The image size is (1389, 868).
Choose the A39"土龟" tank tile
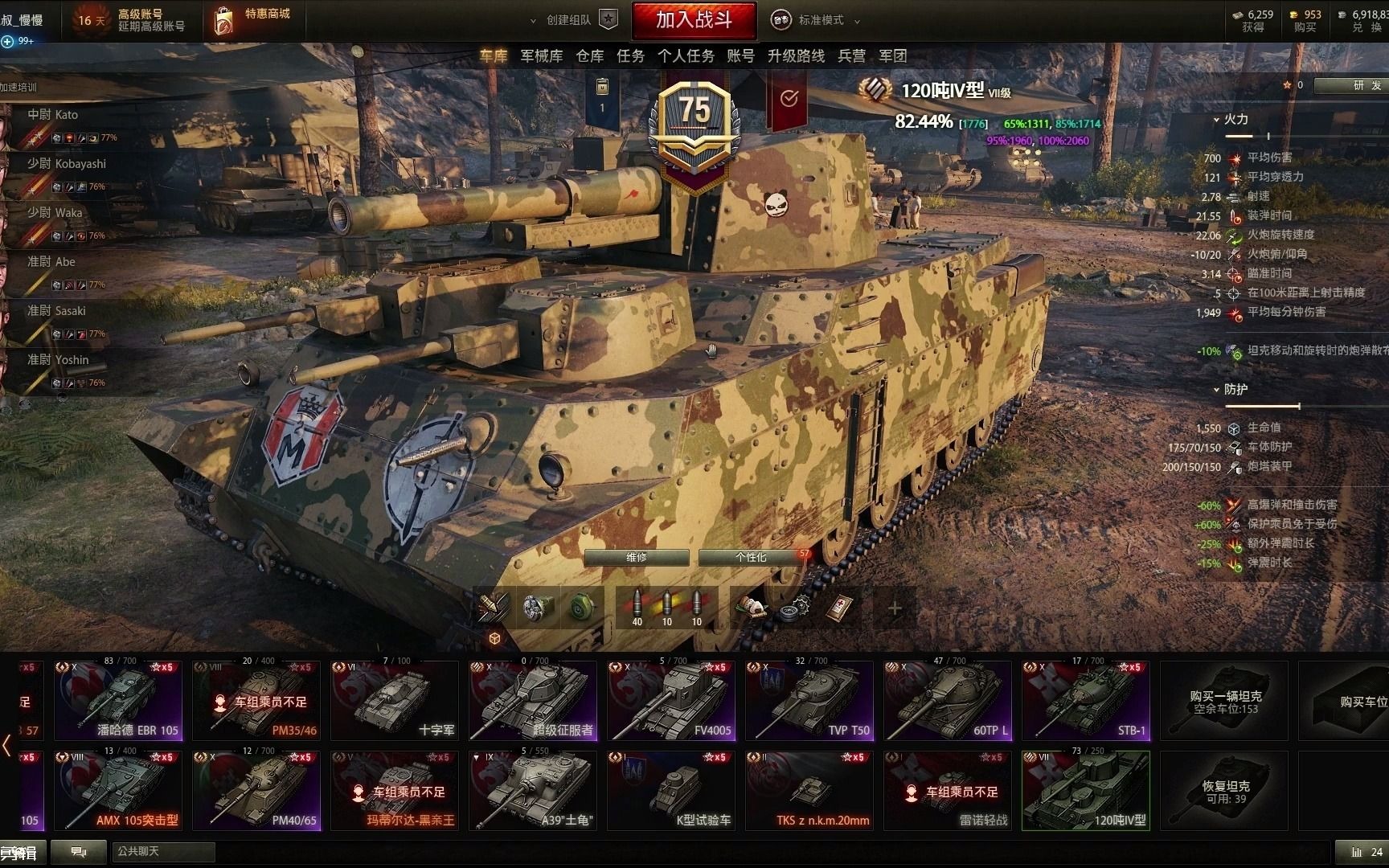click(x=533, y=790)
